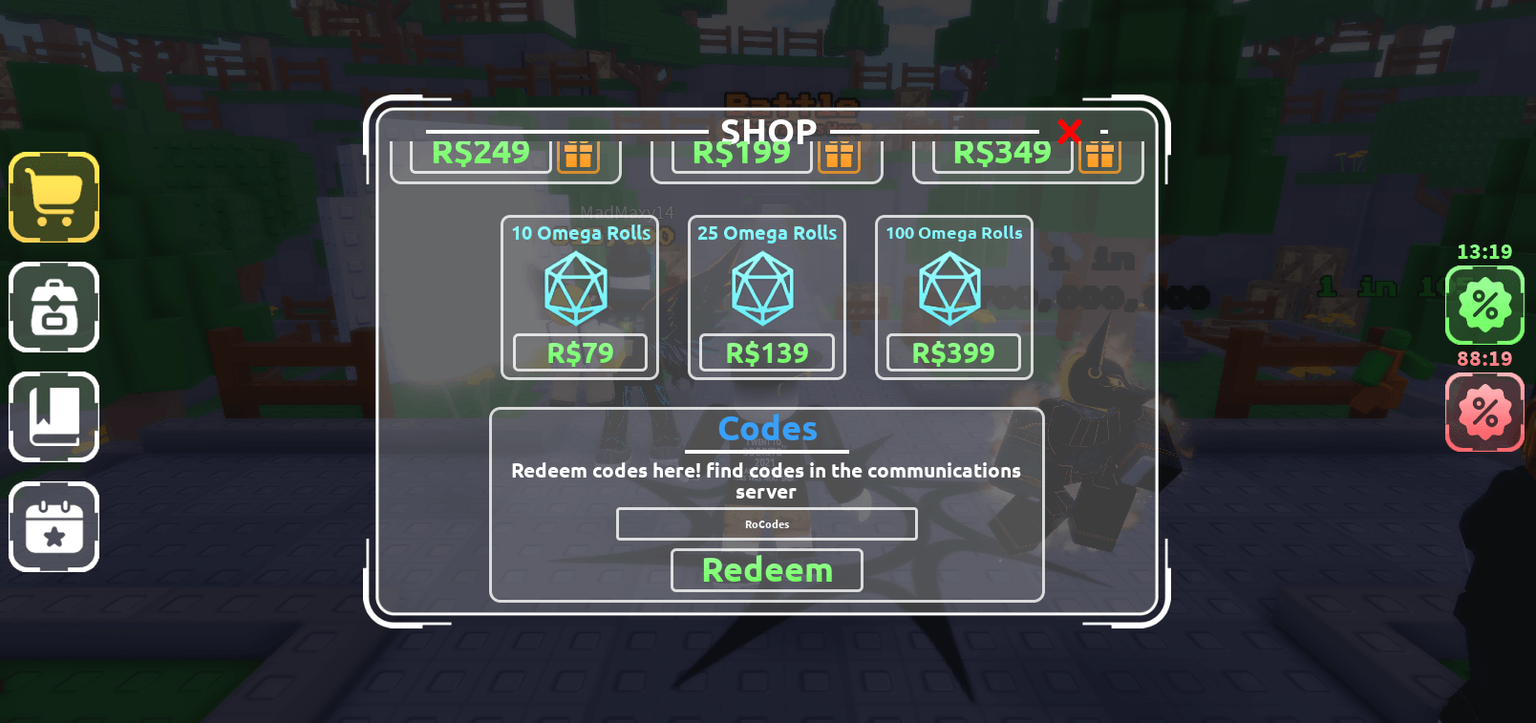The width and height of the screenshot is (1536, 723).
Task: Click the RoCodes code entry field
Action: click(766, 523)
